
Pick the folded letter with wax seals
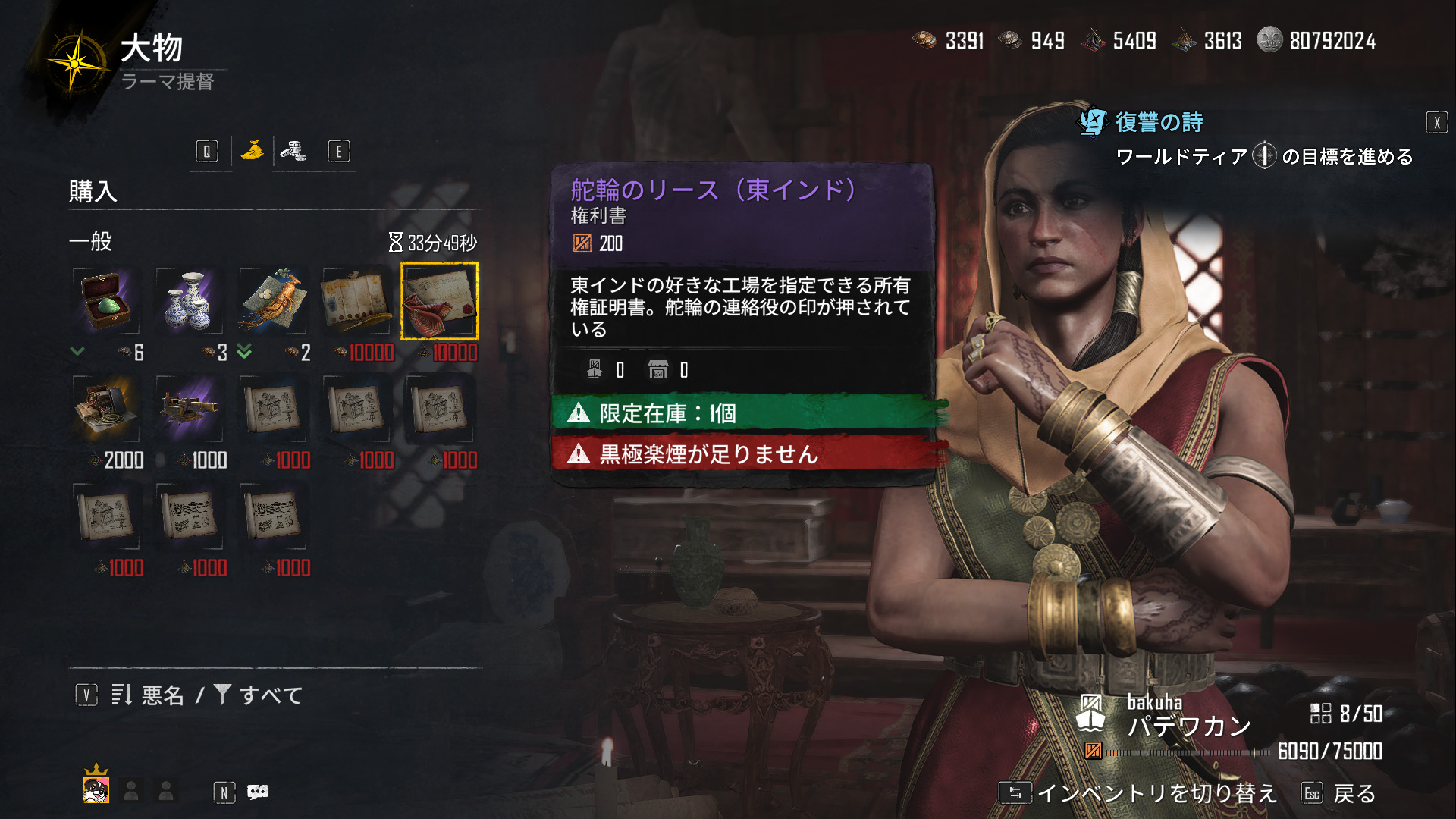coord(356,302)
